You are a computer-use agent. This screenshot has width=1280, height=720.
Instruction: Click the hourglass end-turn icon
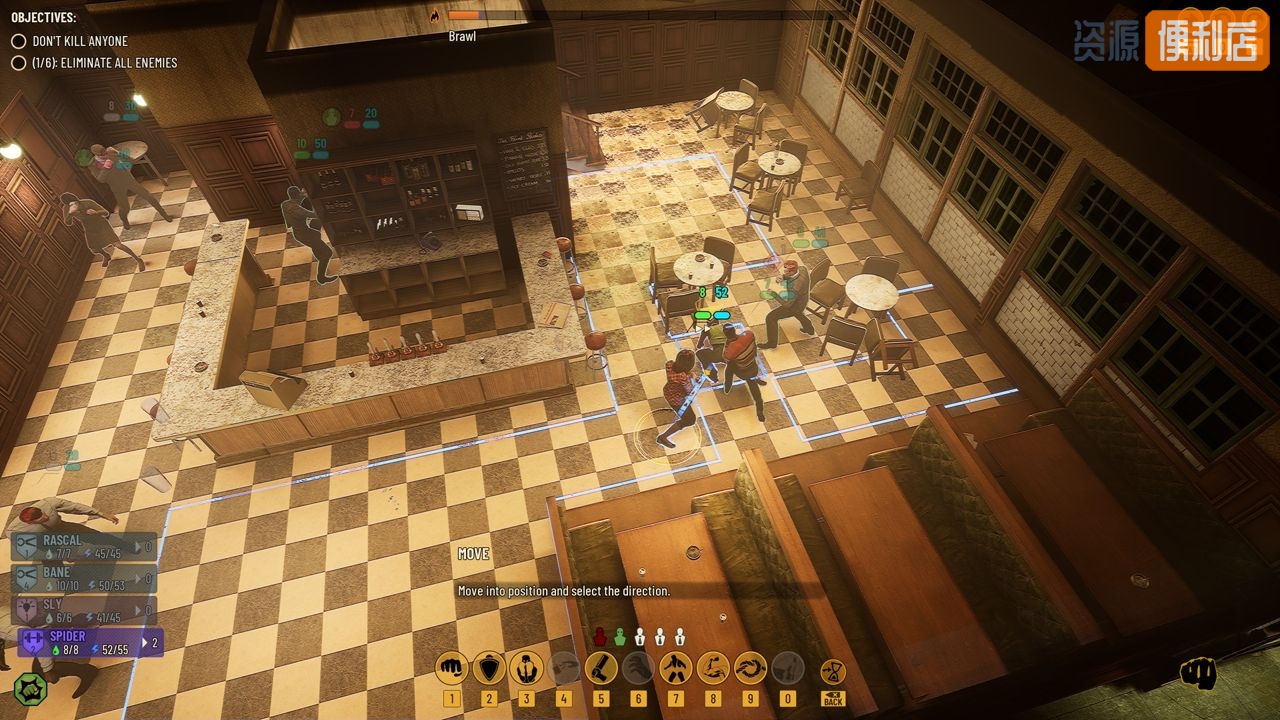click(833, 672)
